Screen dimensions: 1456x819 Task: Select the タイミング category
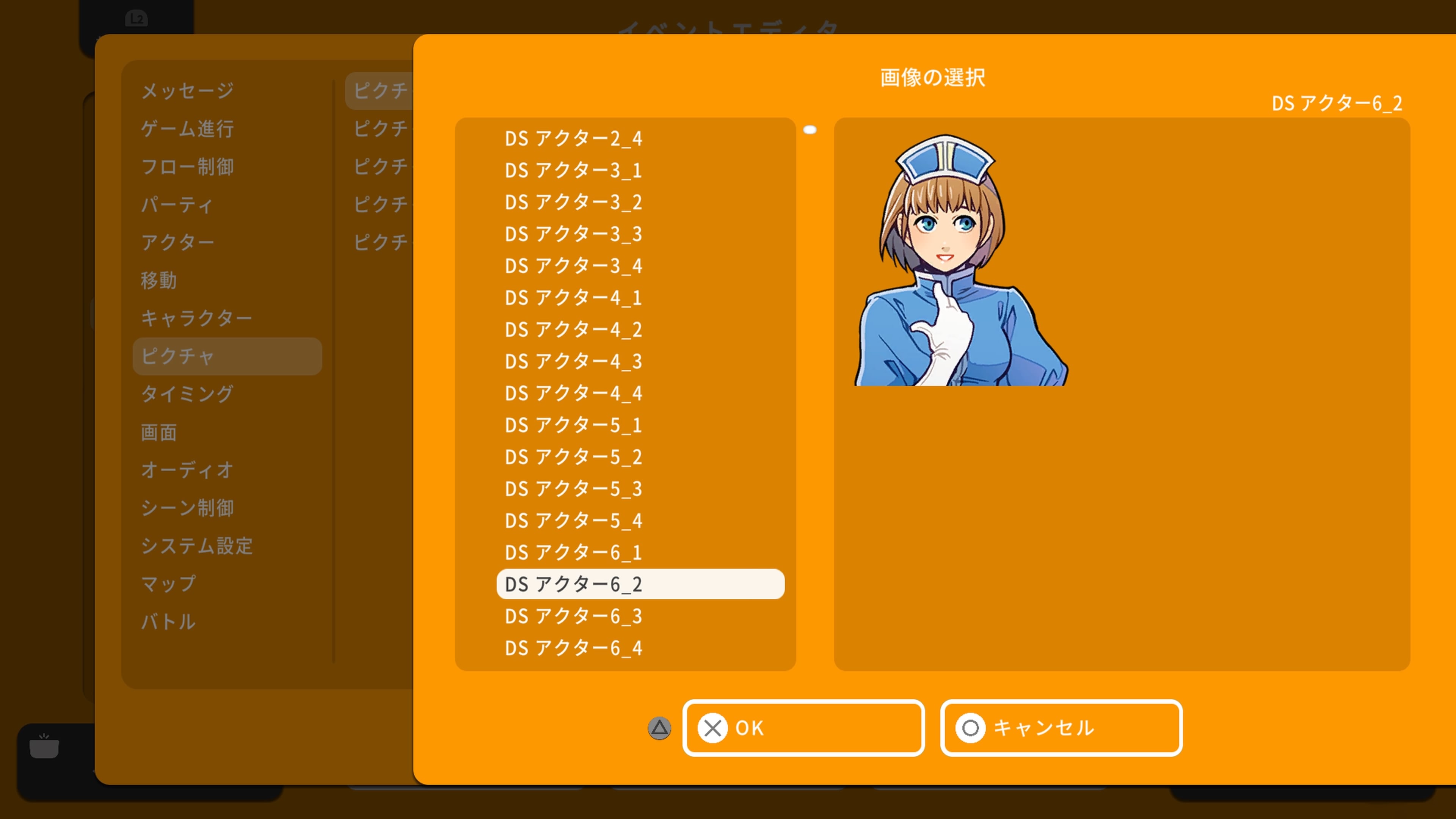tap(187, 394)
